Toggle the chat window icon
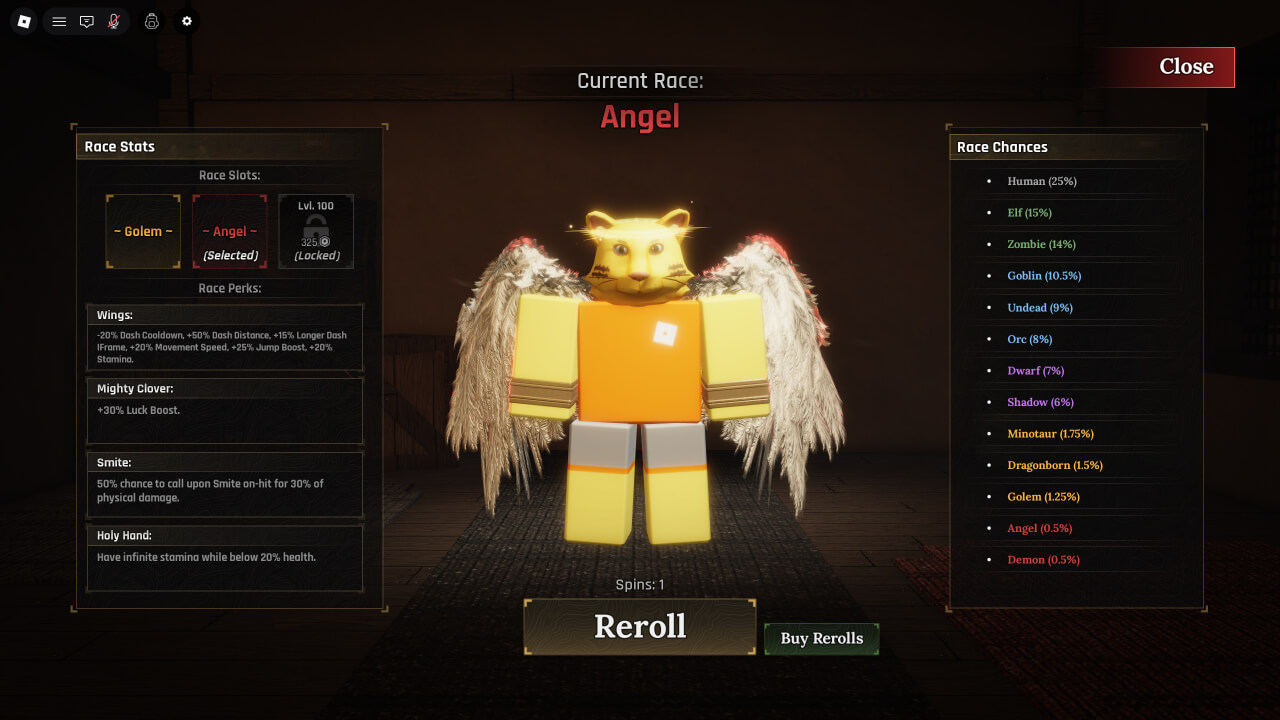 [87, 21]
